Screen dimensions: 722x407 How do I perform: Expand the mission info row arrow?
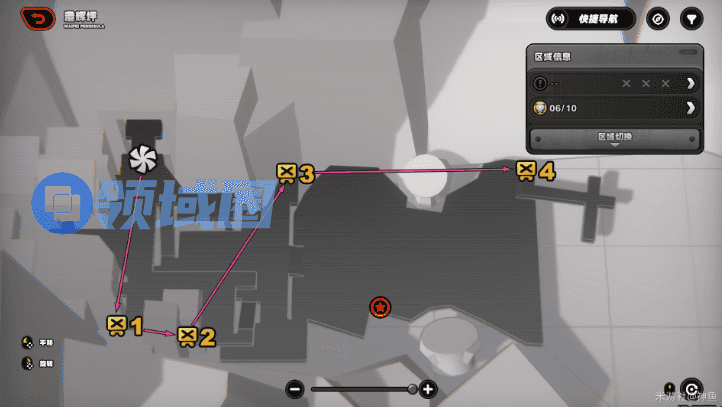pyautogui.click(x=690, y=83)
